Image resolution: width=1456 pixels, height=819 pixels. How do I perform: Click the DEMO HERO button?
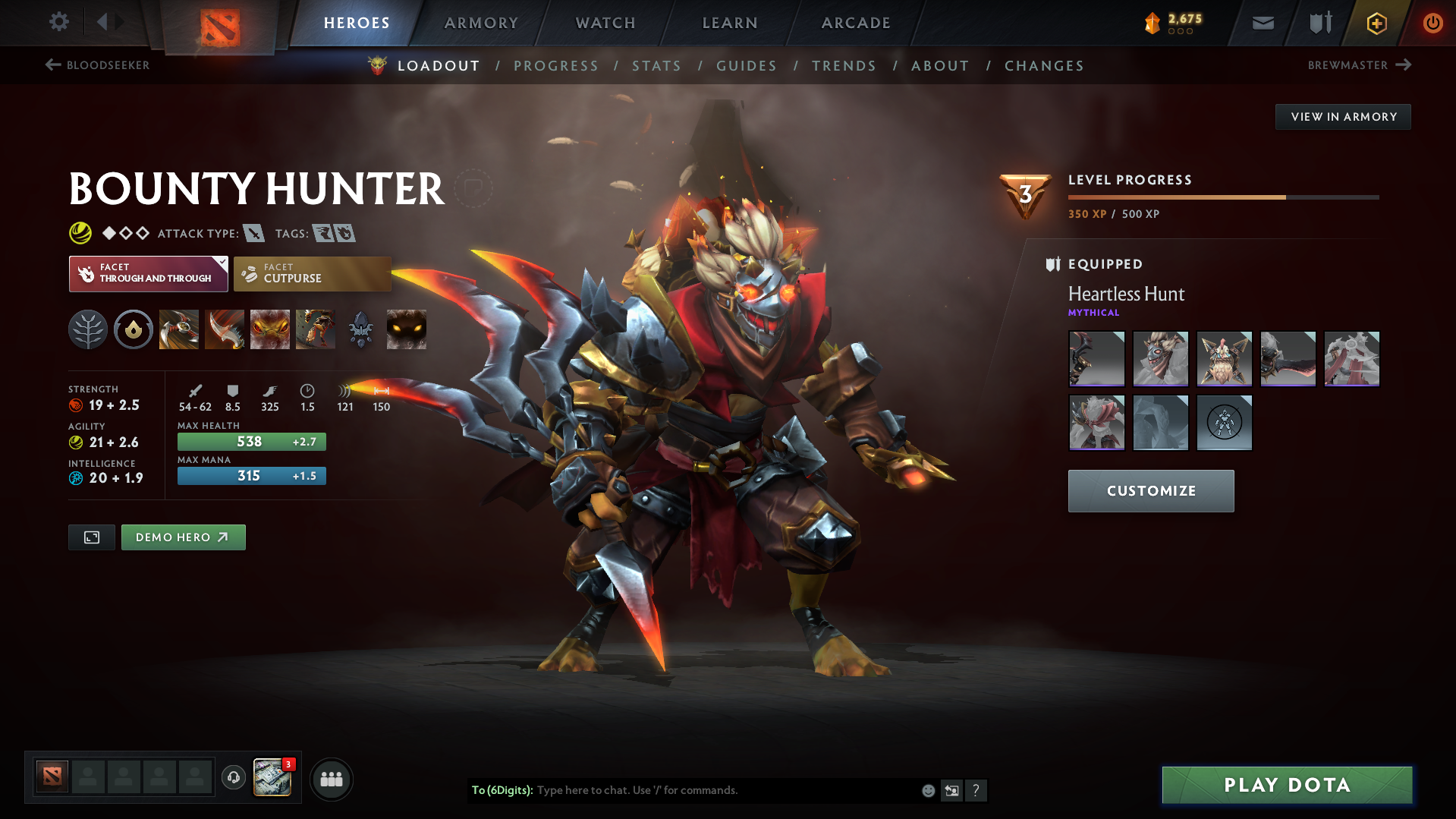click(183, 537)
